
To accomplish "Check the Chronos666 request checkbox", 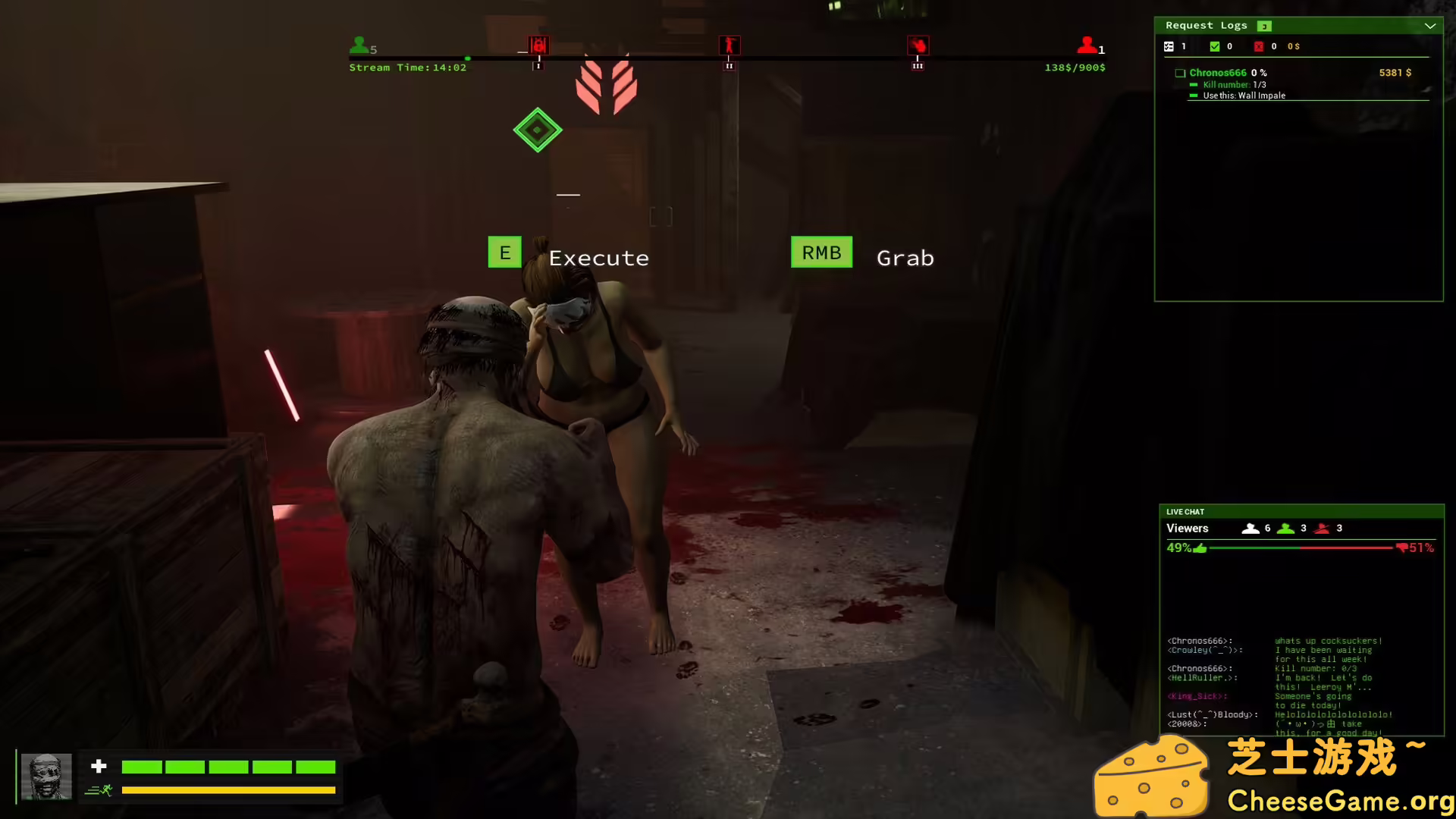I will pos(1180,73).
